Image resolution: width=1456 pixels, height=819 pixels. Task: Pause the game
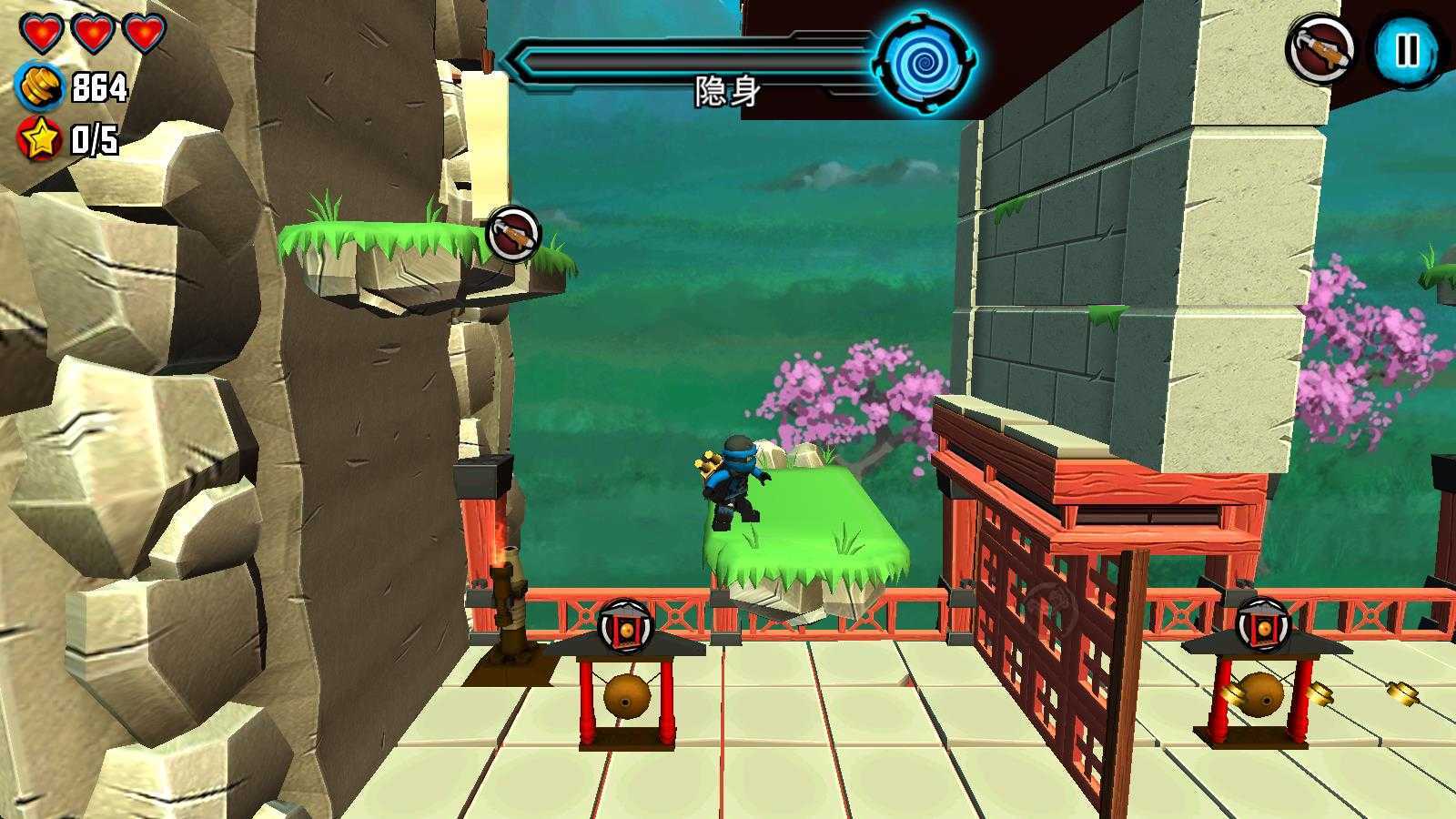(1406, 50)
